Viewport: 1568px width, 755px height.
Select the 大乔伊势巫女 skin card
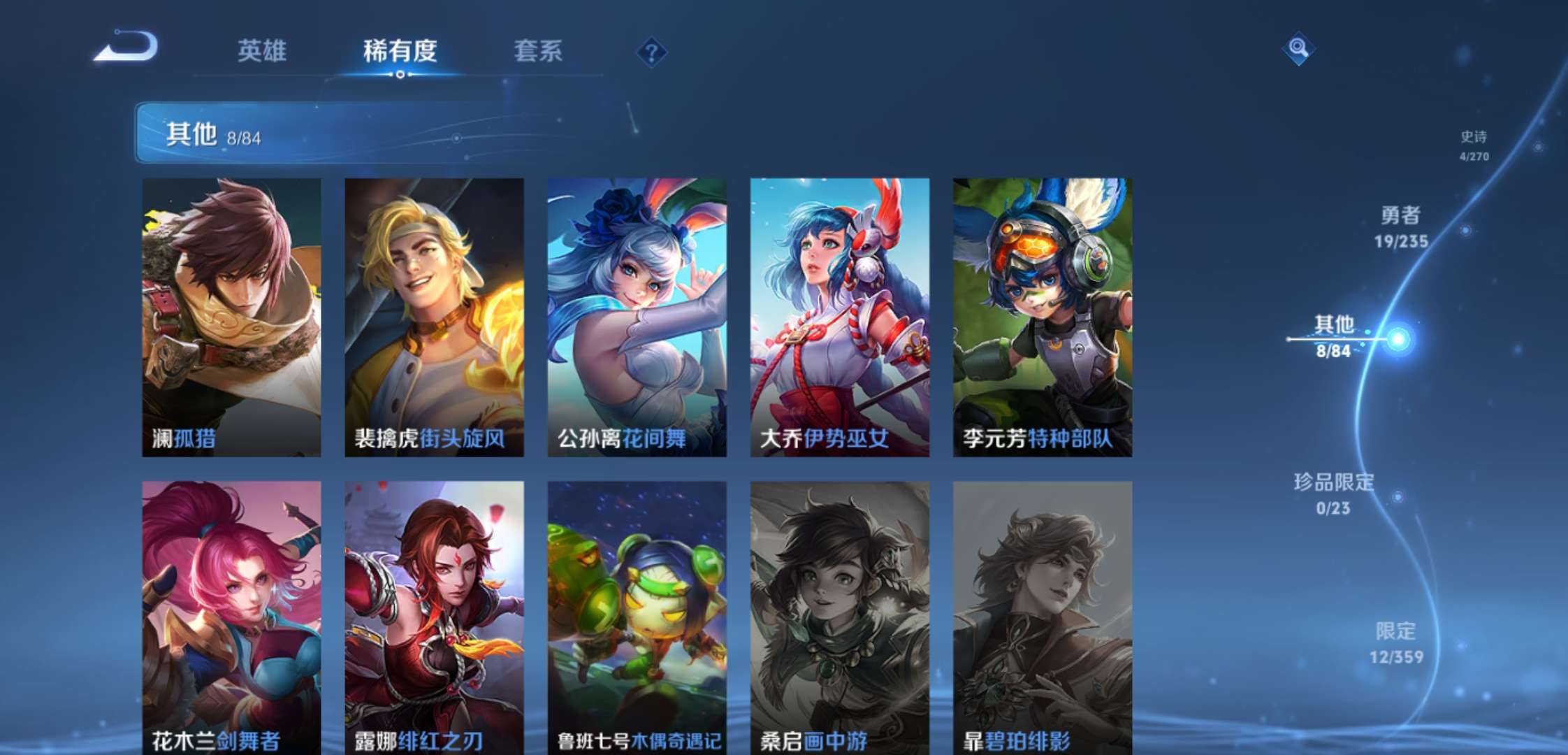click(839, 315)
